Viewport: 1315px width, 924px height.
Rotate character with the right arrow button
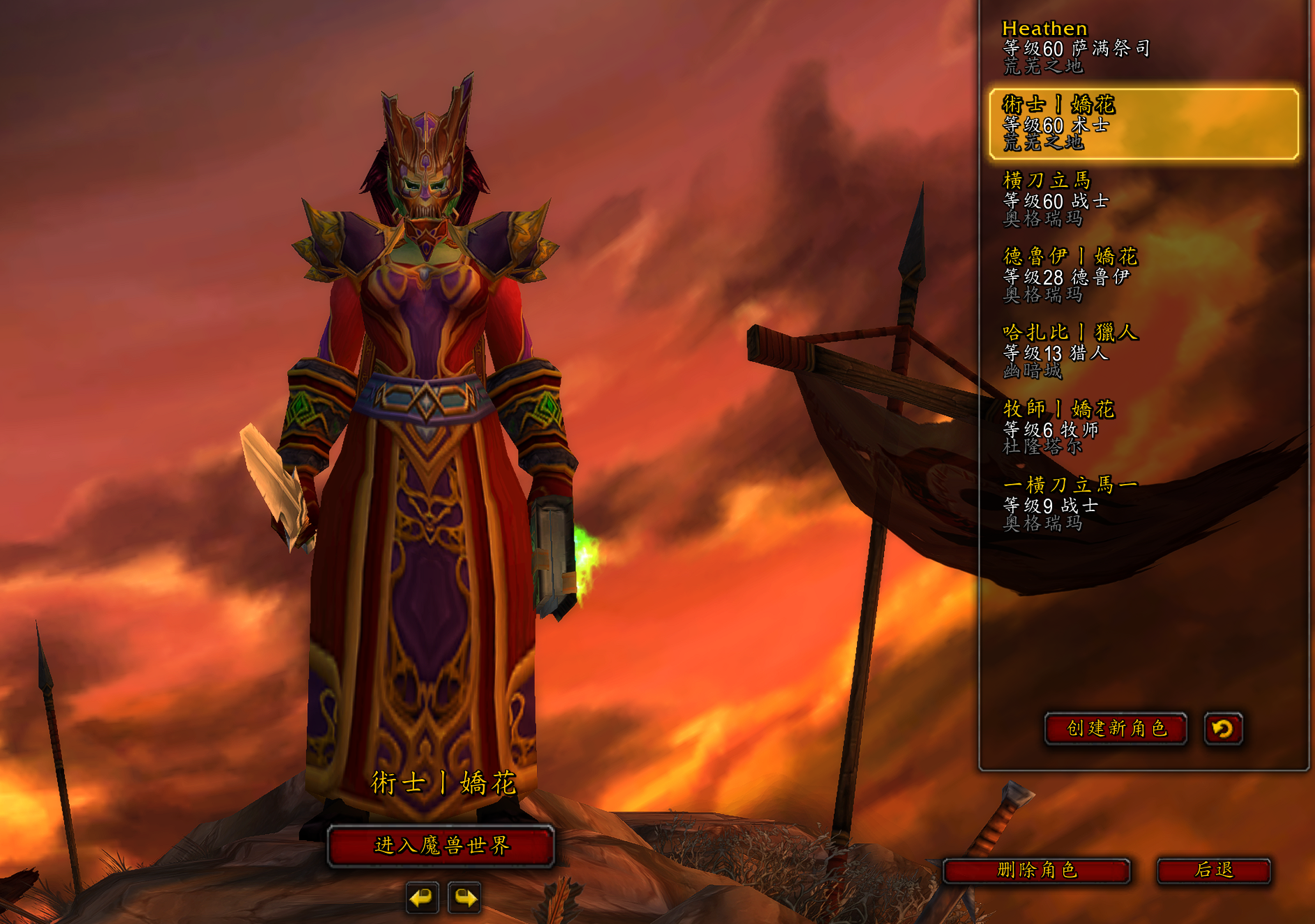465,898
